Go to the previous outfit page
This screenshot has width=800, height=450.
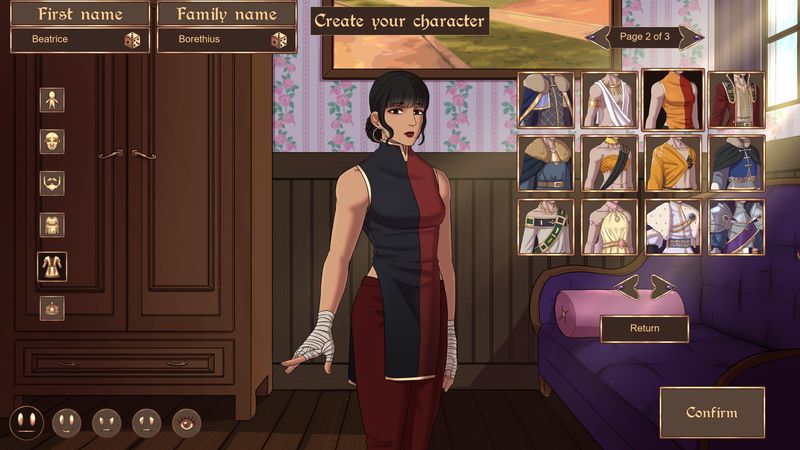598,37
